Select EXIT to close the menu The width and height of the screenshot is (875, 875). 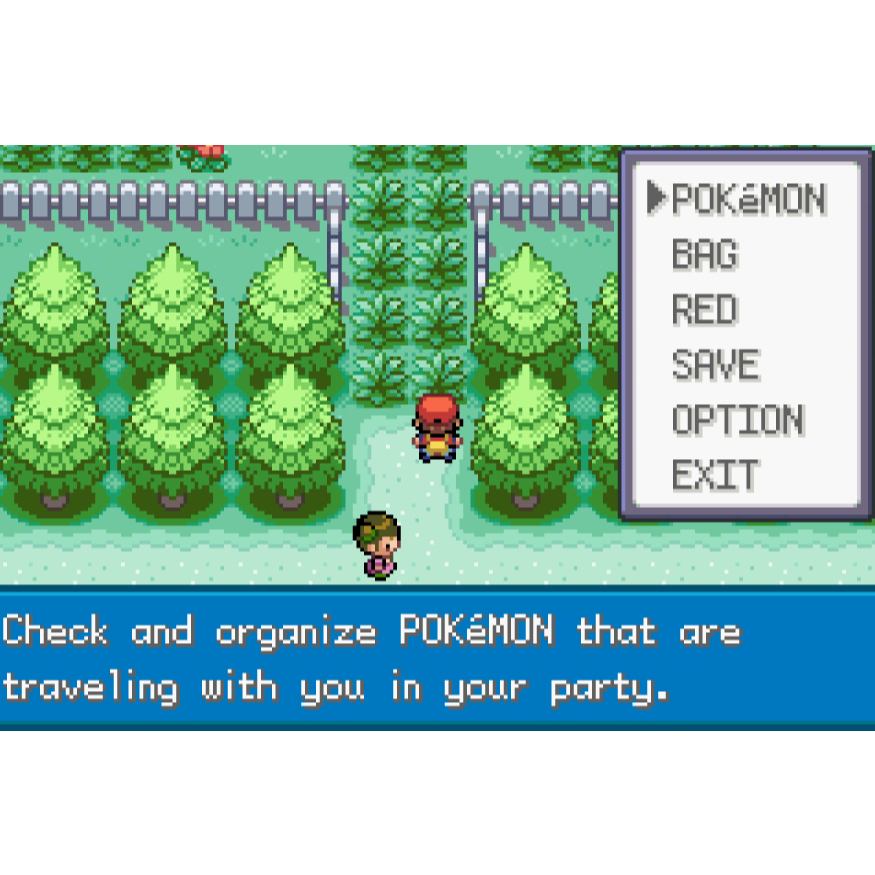coord(715,475)
